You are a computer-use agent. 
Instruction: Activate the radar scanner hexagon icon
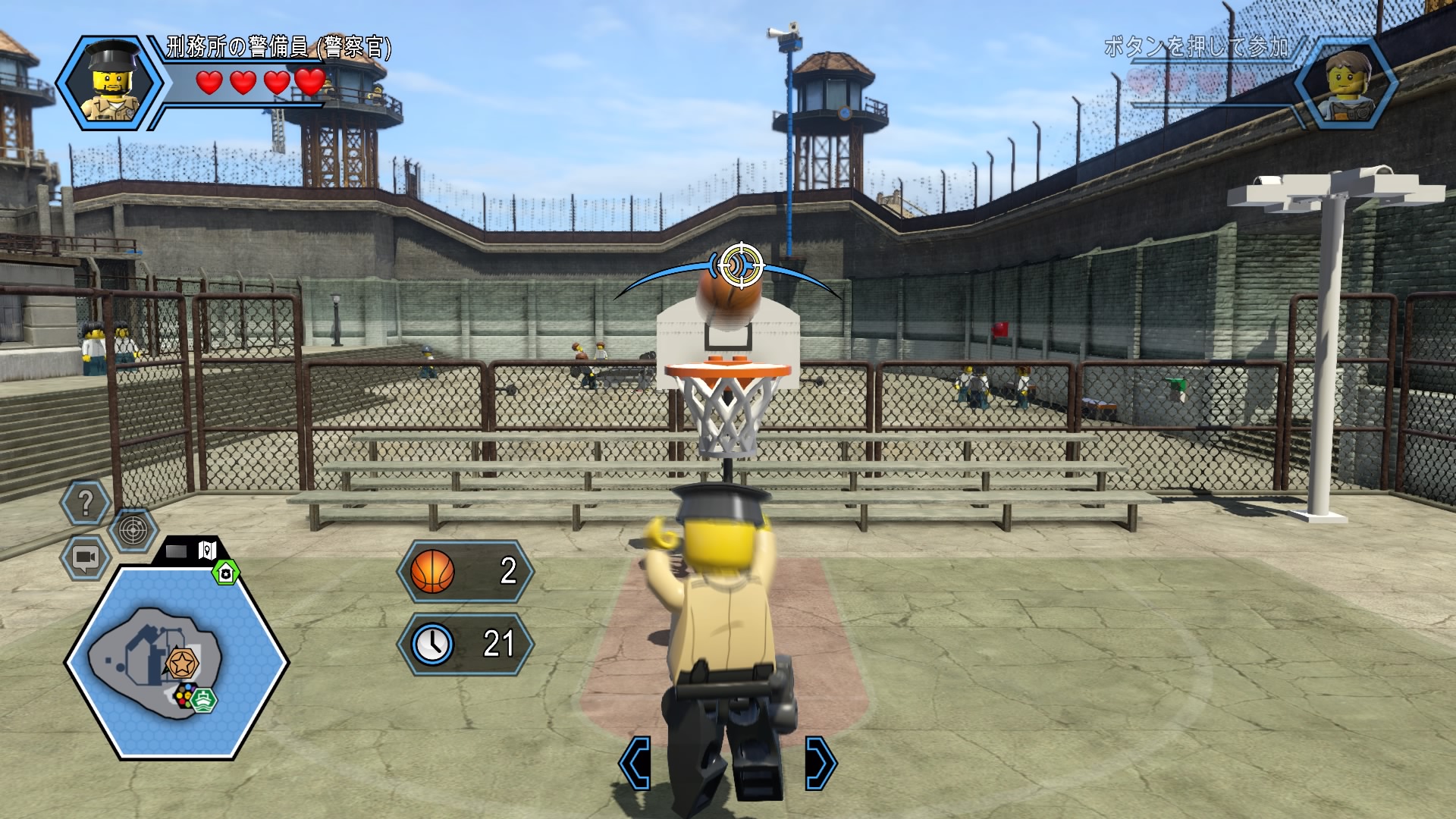(x=133, y=529)
